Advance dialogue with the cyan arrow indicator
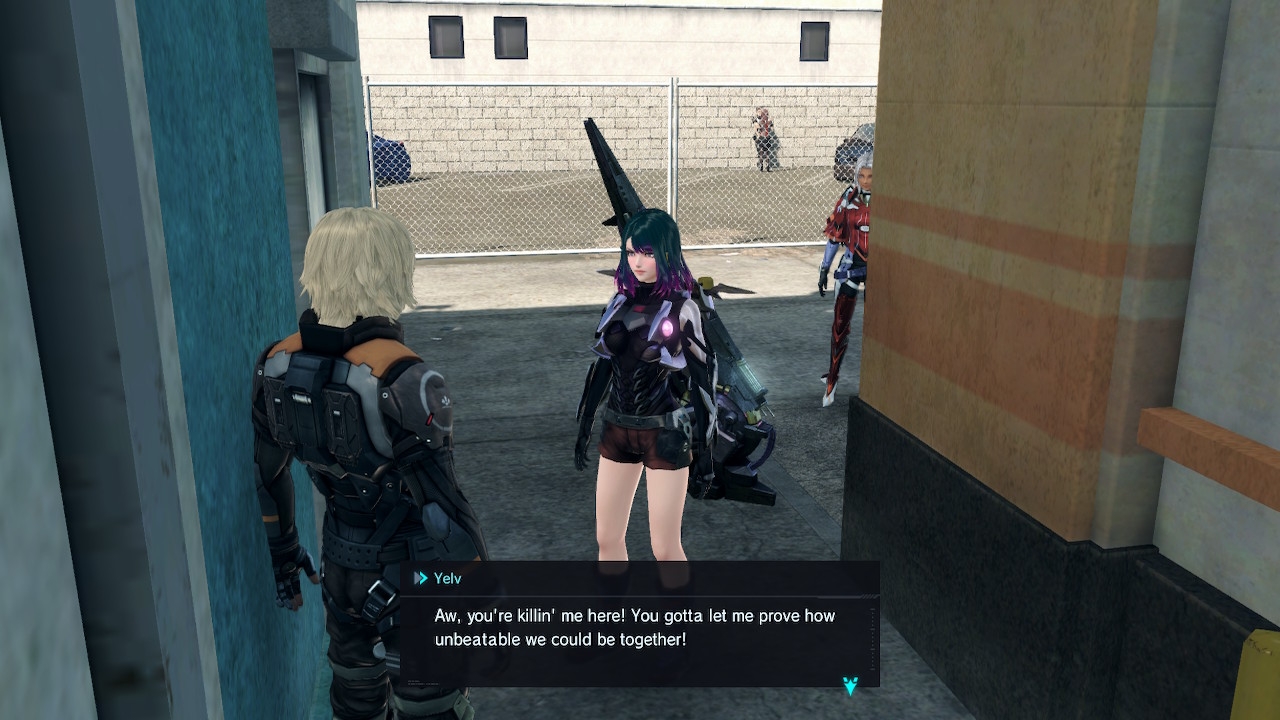 click(850, 685)
